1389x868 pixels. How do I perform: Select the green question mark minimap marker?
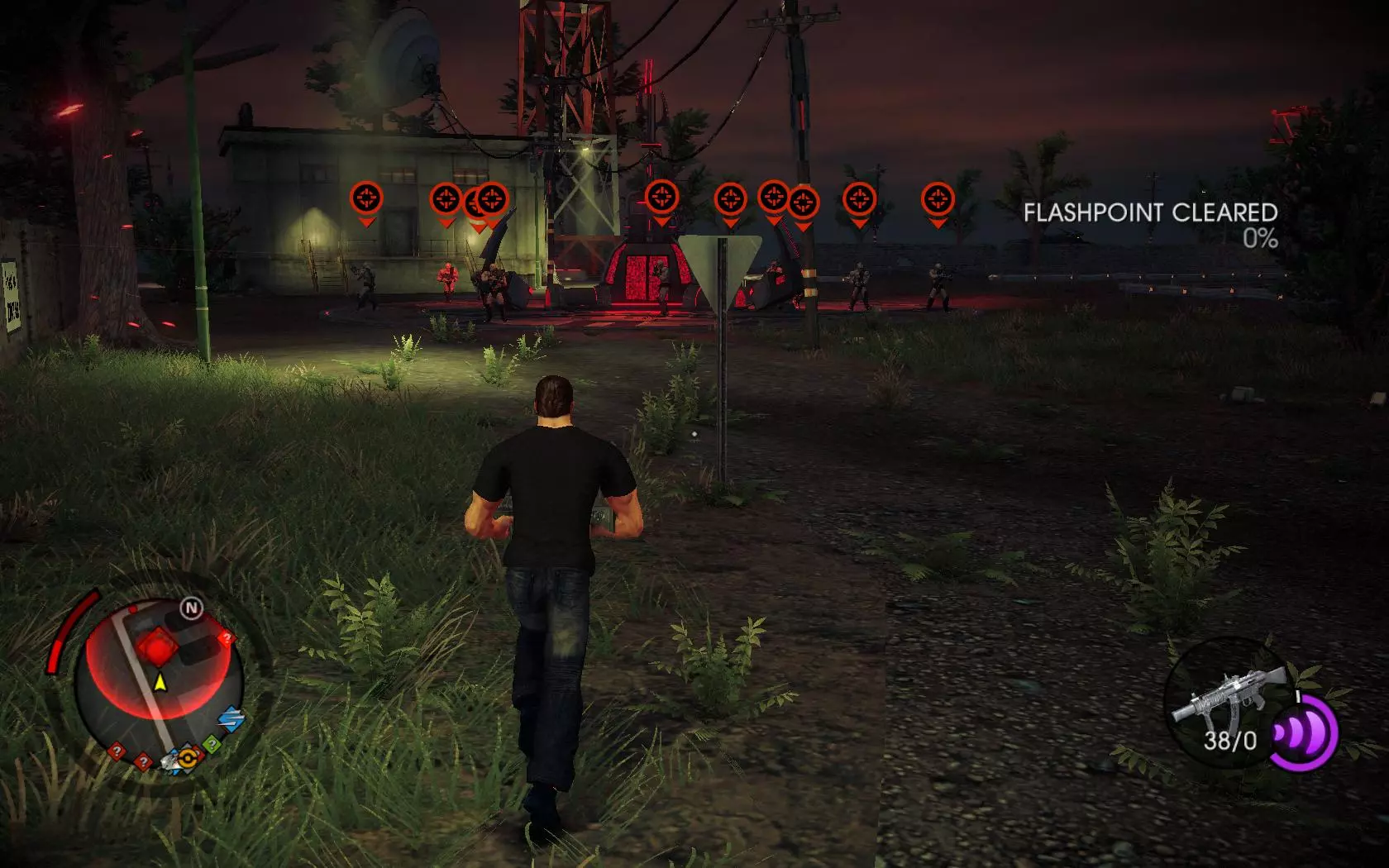tap(212, 745)
